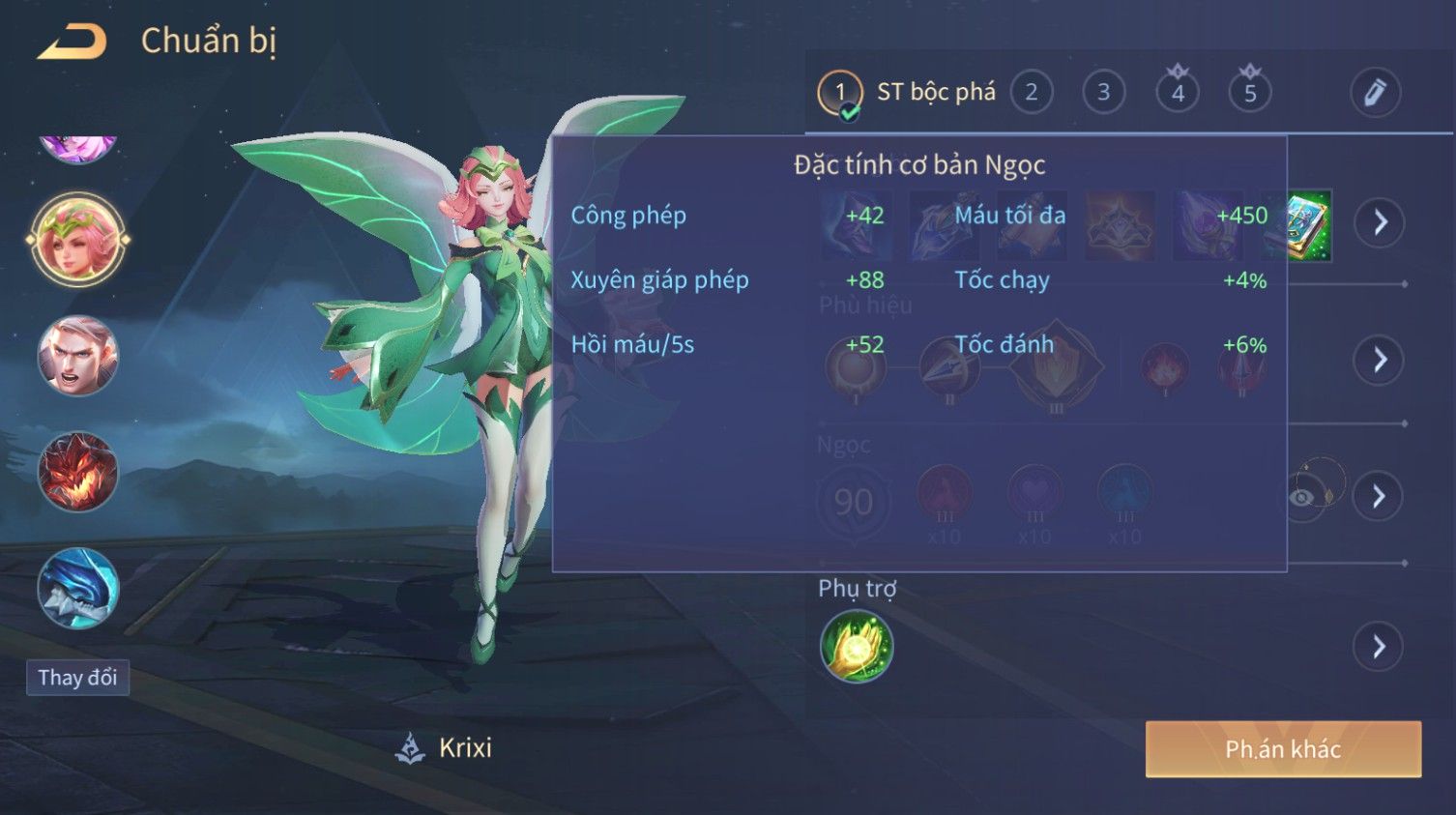Switch to build preset 2
The height and width of the screenshot is (815, 1456).
(1031, 93)
